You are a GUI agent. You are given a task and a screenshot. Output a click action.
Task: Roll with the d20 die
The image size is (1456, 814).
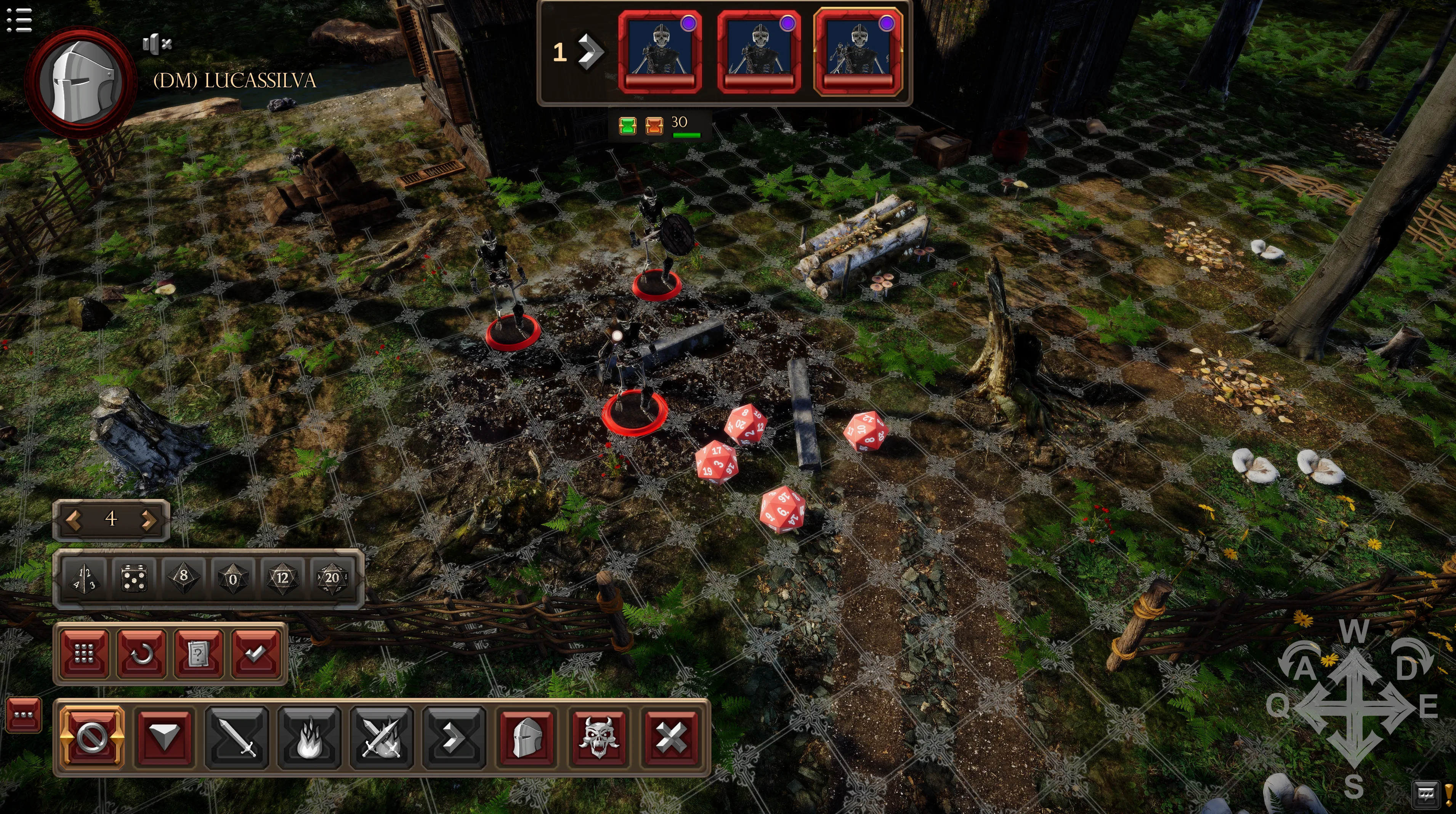tap(332, 578)
